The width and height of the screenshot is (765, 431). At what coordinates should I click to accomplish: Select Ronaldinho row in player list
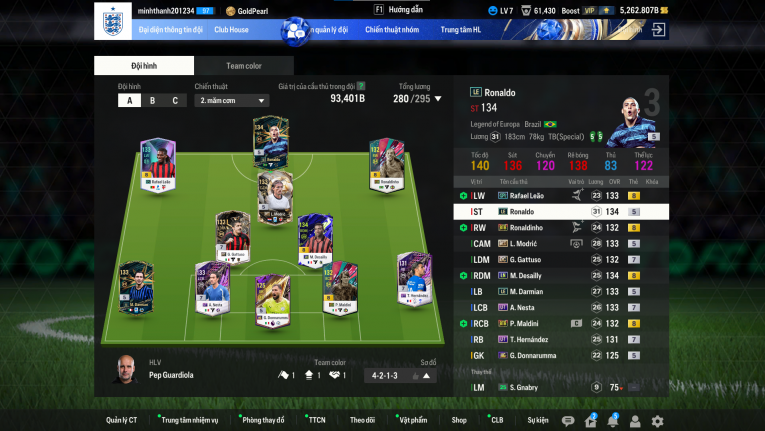pyautogui.click(x=560, y=228)
